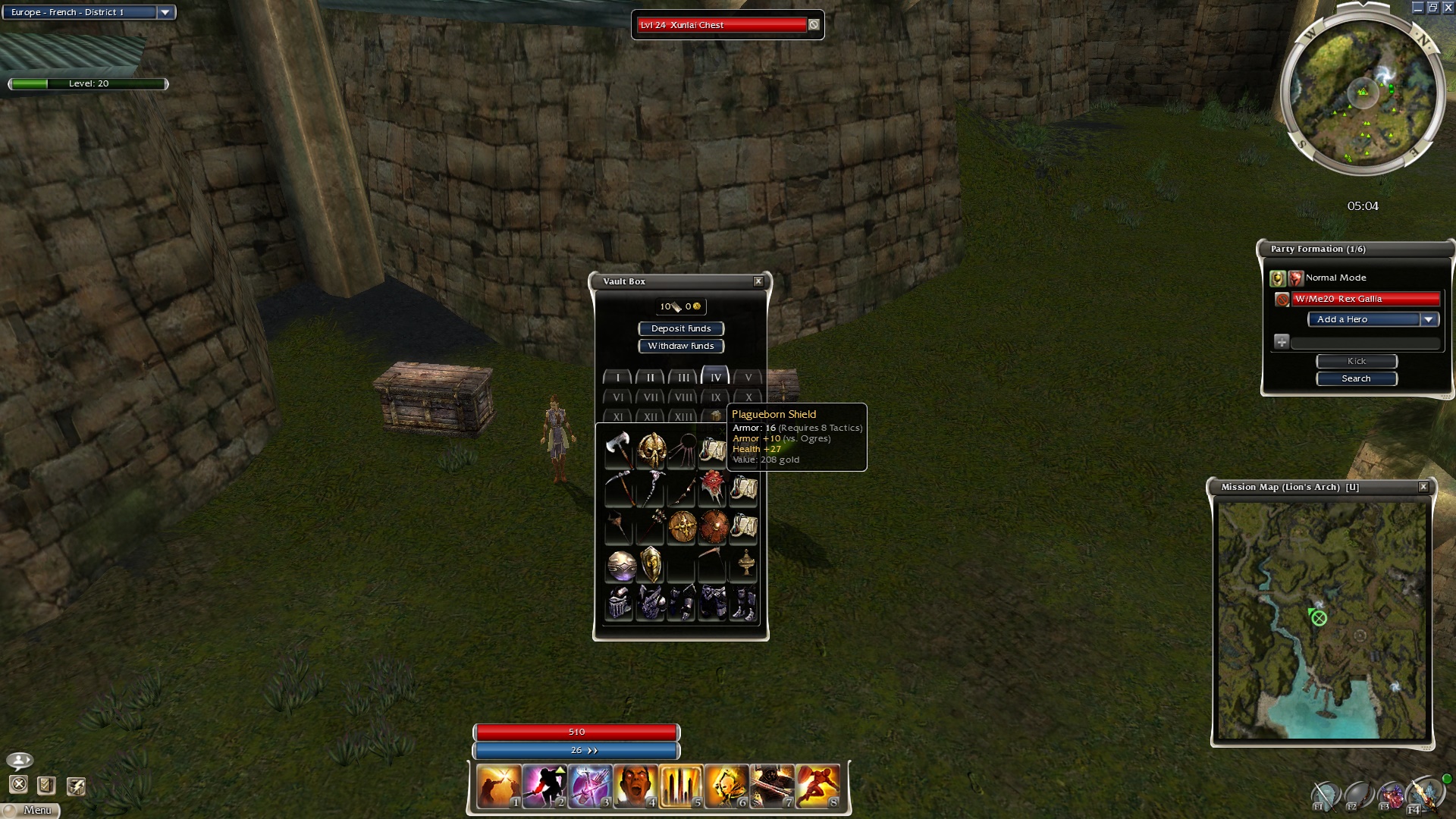Select the armored helmet in the vault

pos(620,604)
